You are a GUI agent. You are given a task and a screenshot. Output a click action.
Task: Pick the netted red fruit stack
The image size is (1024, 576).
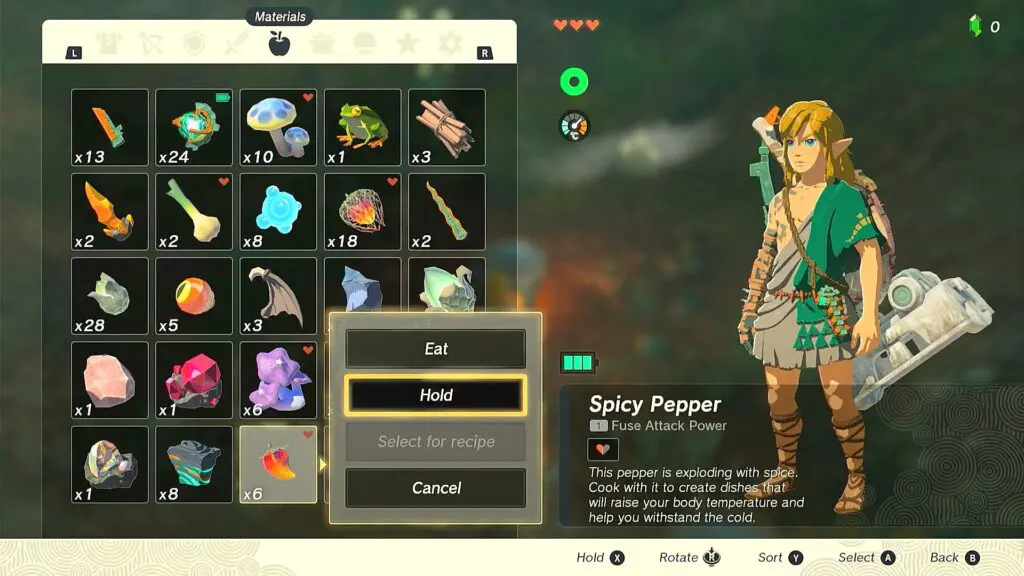362,211
